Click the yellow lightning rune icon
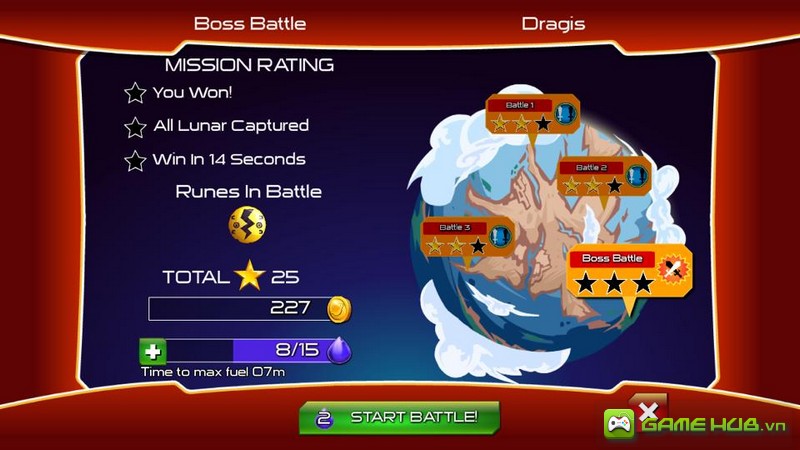 (x=246, y=224)
